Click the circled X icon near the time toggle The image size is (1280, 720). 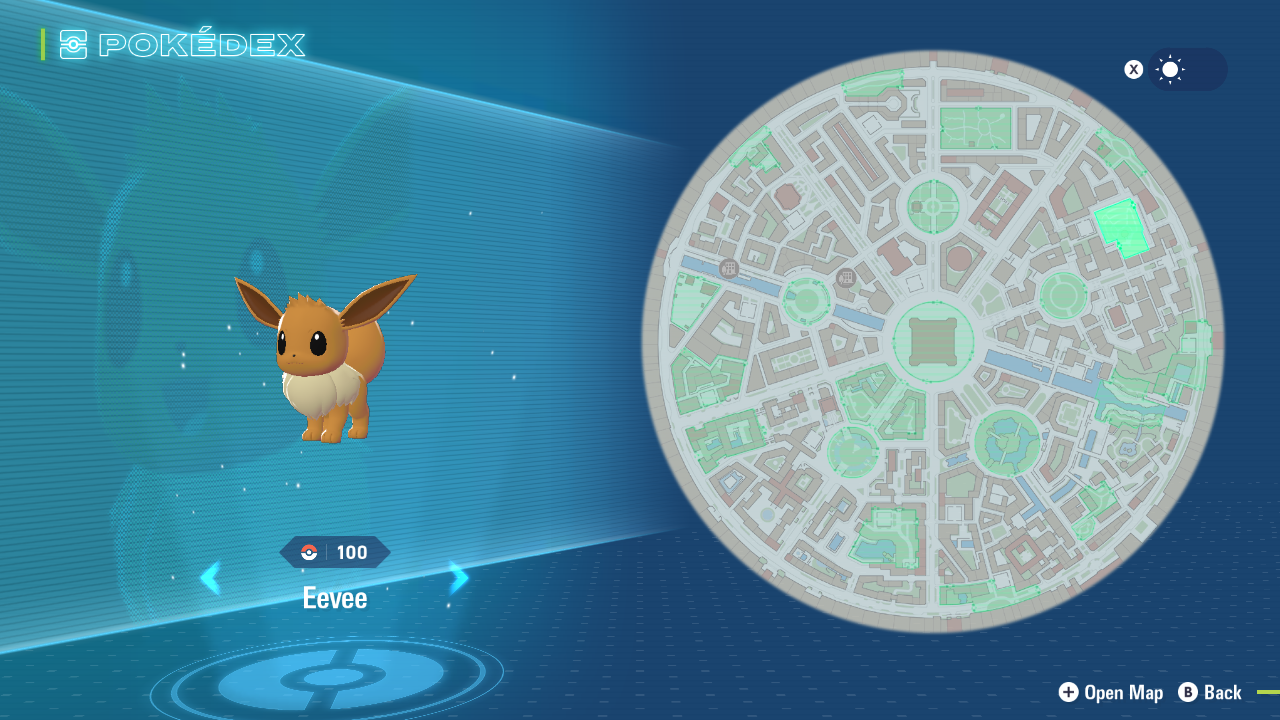[x=1133, y=69]
